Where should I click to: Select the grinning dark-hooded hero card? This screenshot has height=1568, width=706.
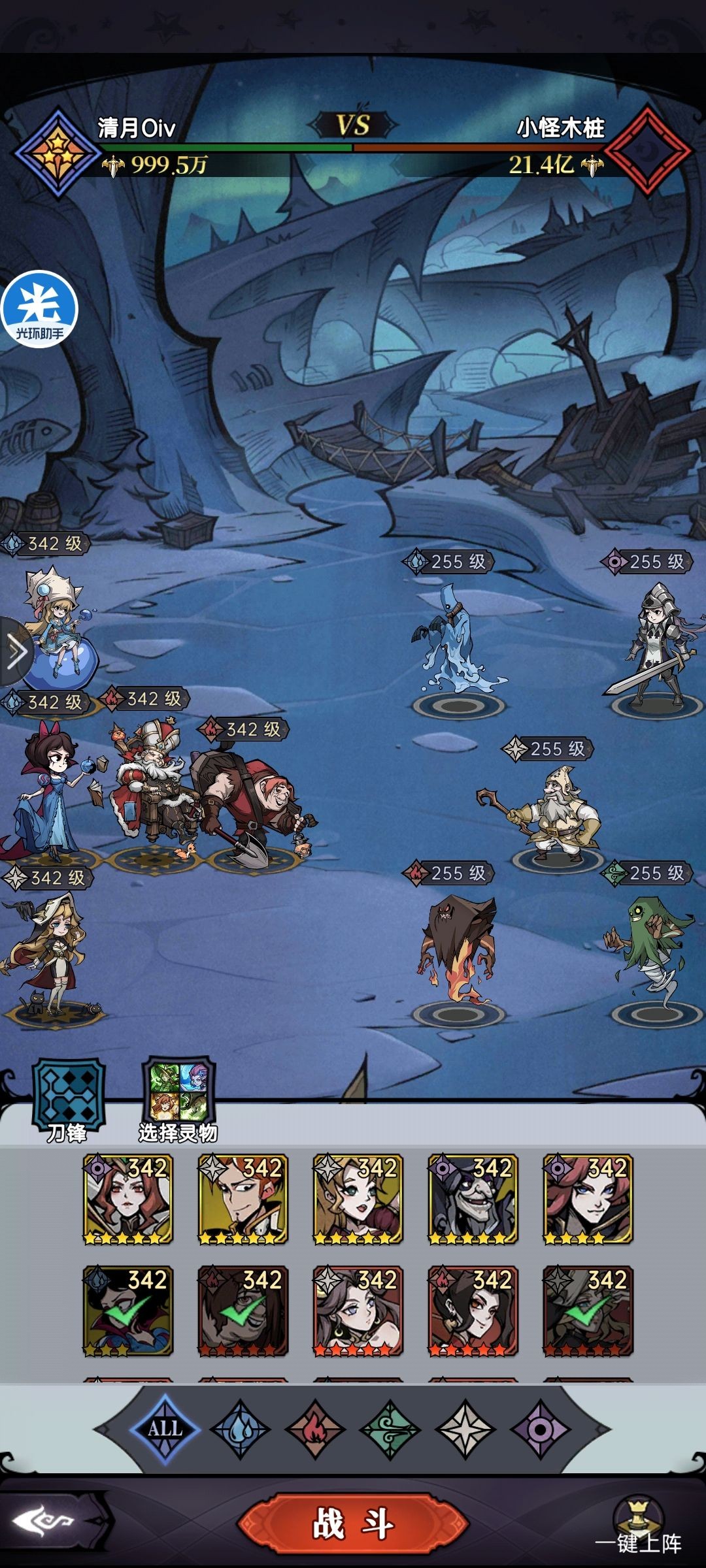[x=473, y=1199]
